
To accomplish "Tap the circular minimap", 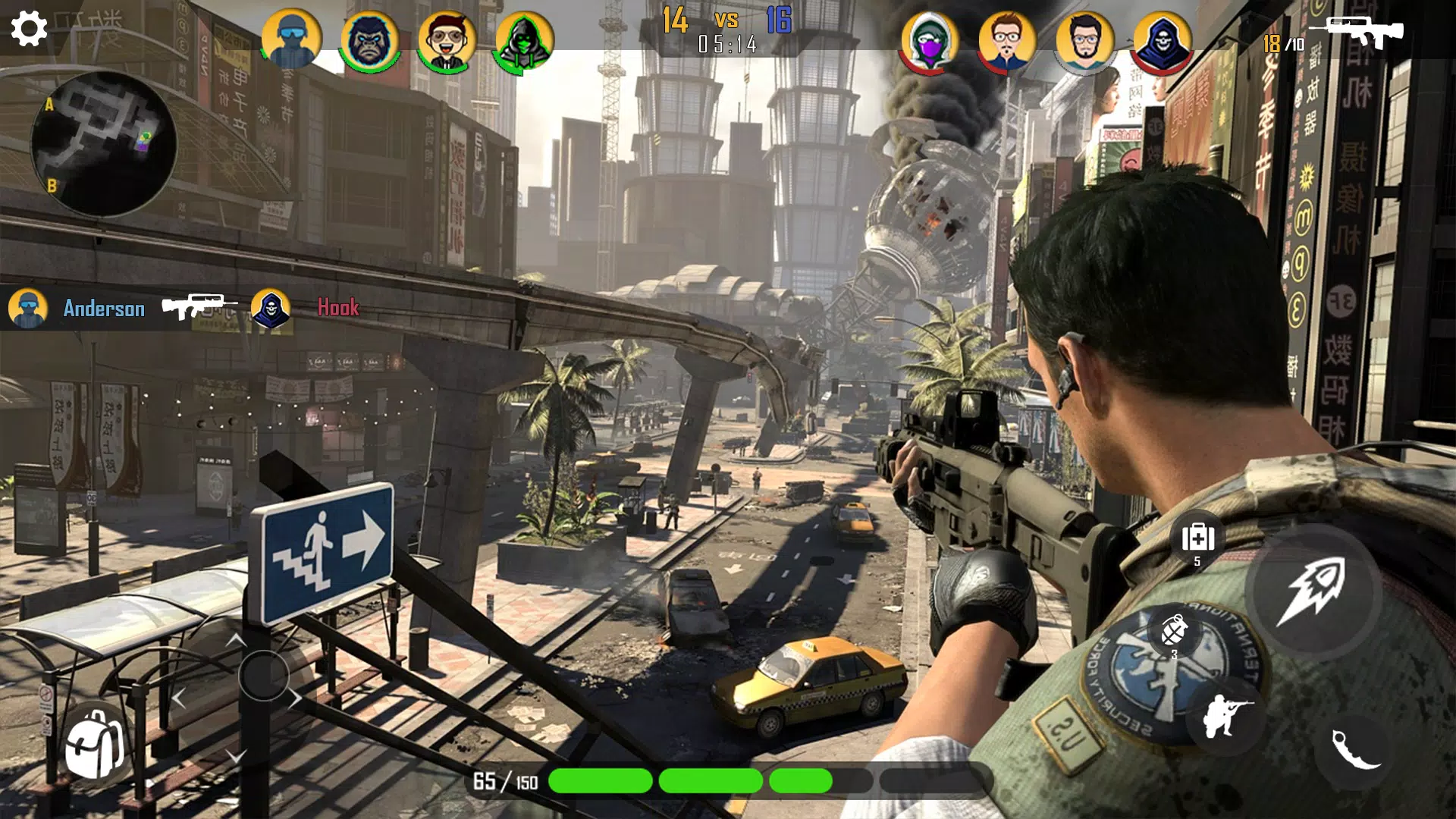I will pos(103,144).
